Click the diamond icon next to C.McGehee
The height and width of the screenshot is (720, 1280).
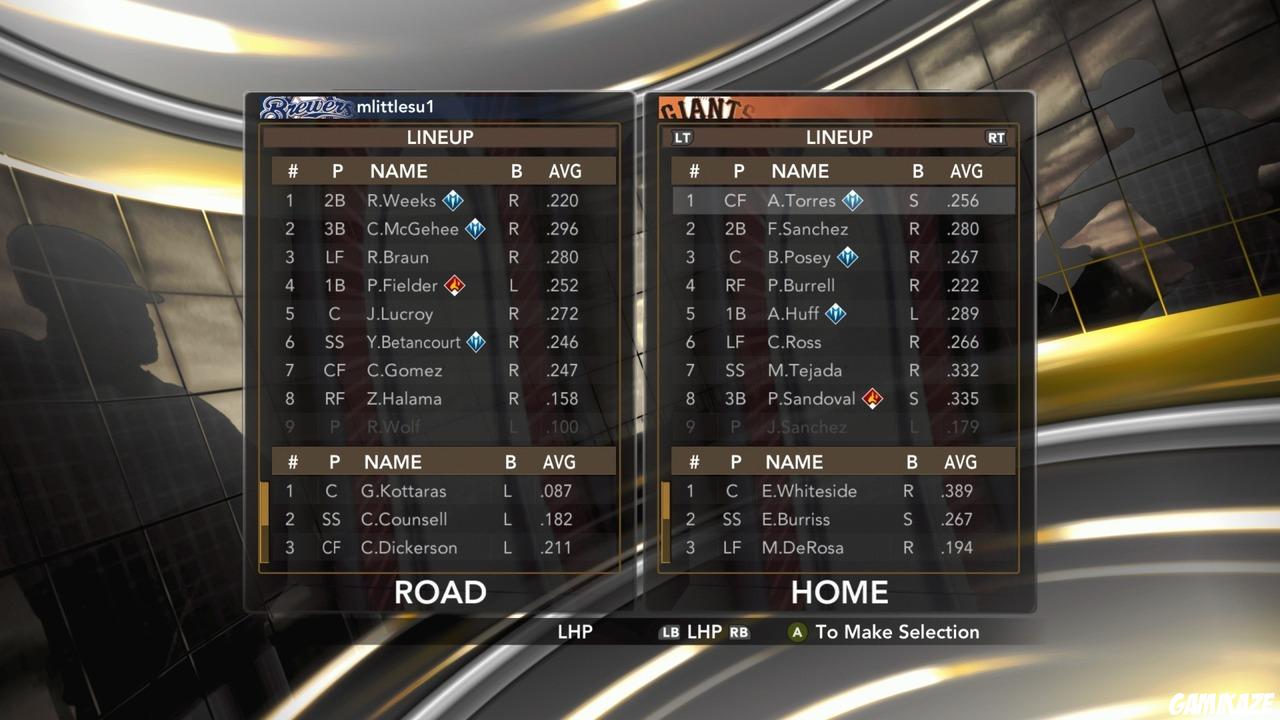click(473, 228)
